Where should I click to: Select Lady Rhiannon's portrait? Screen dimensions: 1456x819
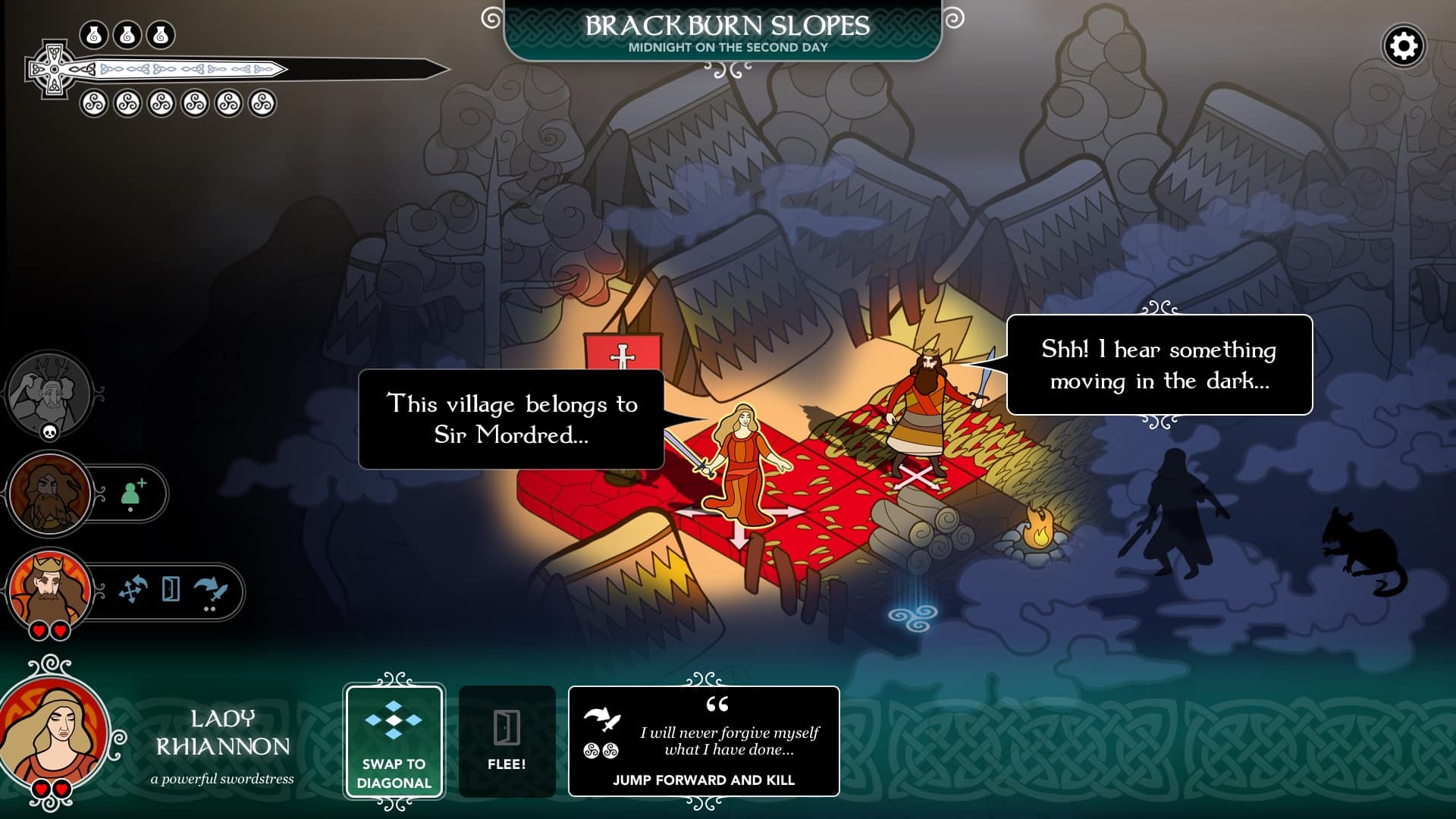click(x=55, y=732)
